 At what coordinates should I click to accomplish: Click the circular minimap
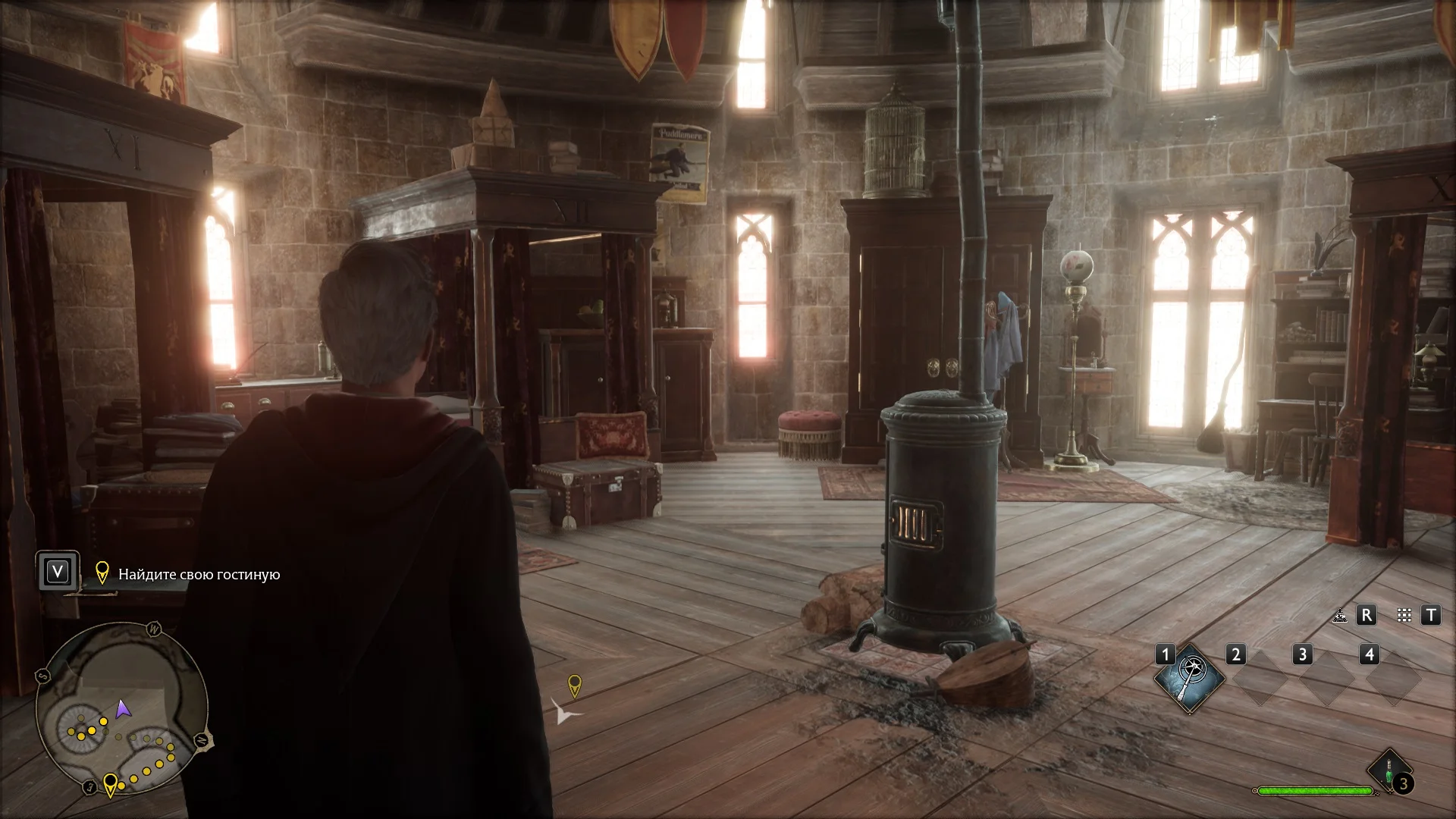coord(121,709)
